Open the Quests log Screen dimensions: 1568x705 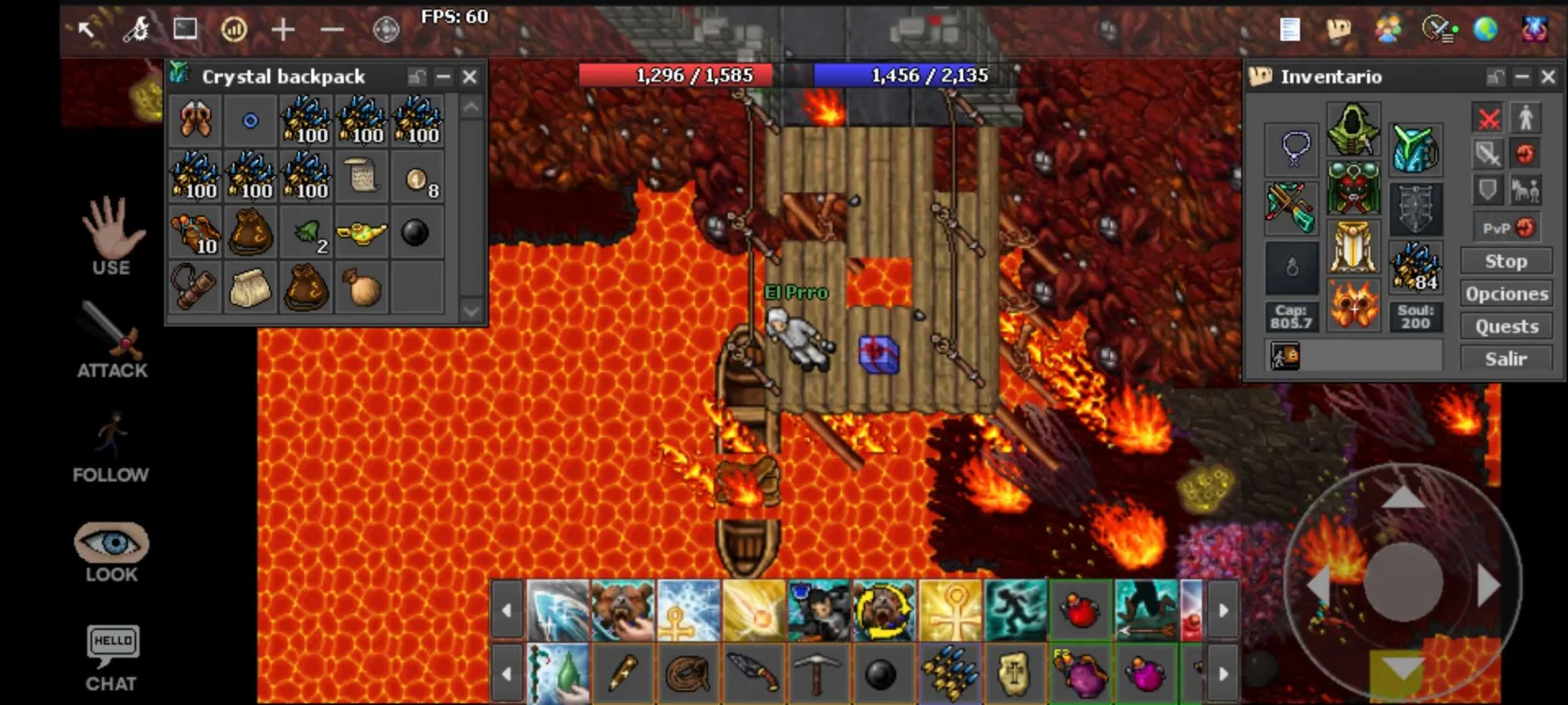(1505, 327)
